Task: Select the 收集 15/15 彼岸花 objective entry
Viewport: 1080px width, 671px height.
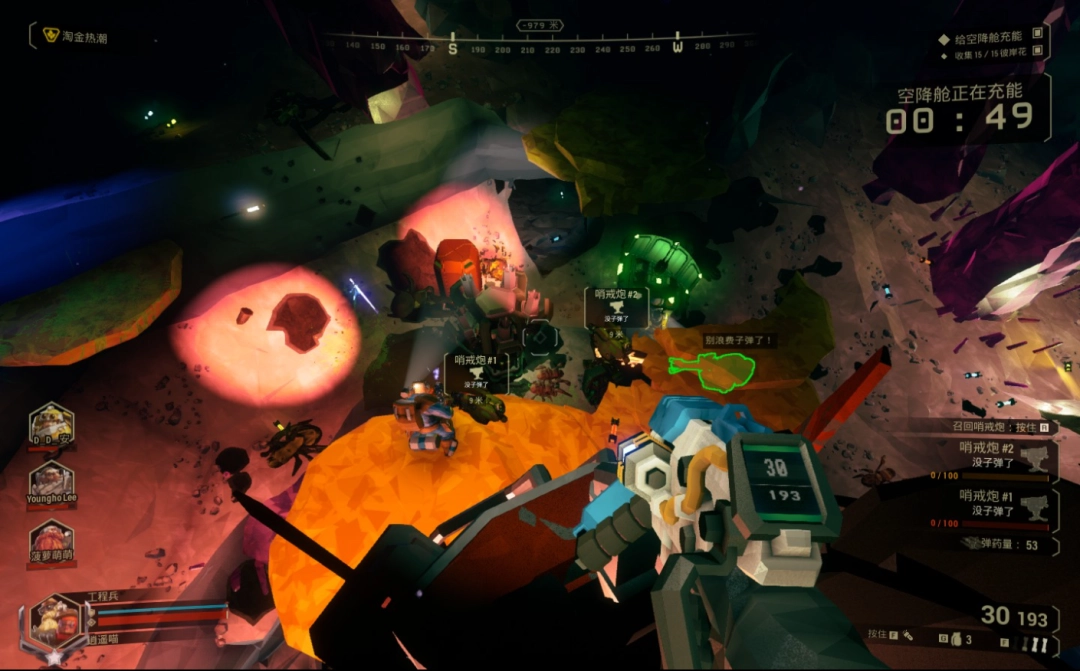Action: 992,56
